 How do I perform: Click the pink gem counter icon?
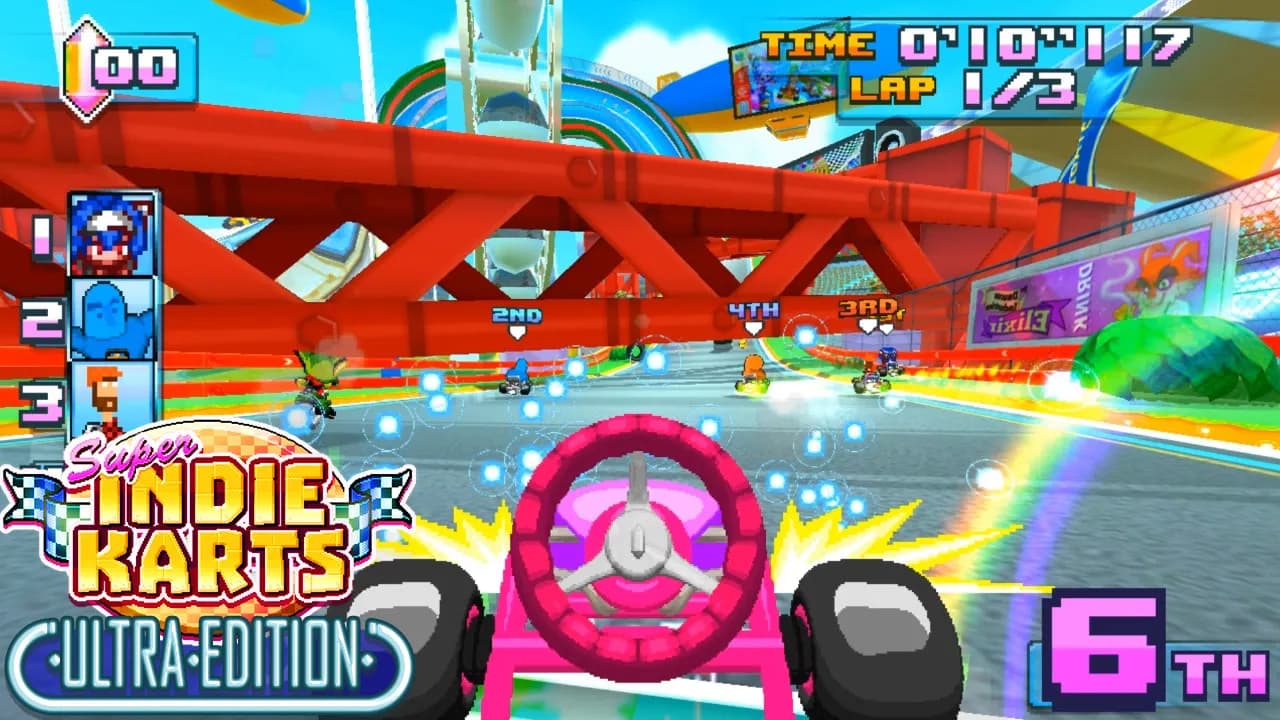point(87,68)
